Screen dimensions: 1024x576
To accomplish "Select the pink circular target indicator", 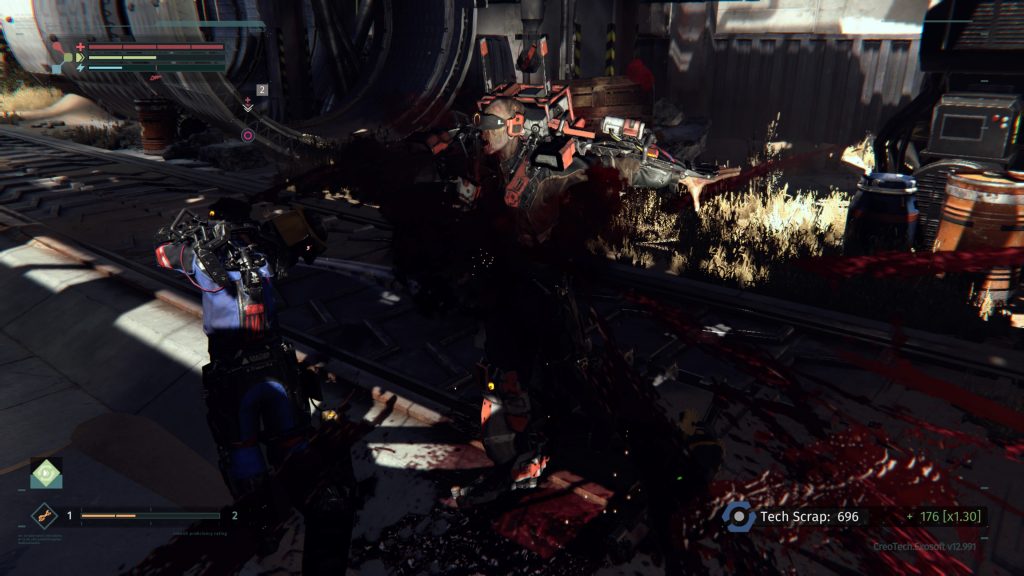I will tap(247, 135).
